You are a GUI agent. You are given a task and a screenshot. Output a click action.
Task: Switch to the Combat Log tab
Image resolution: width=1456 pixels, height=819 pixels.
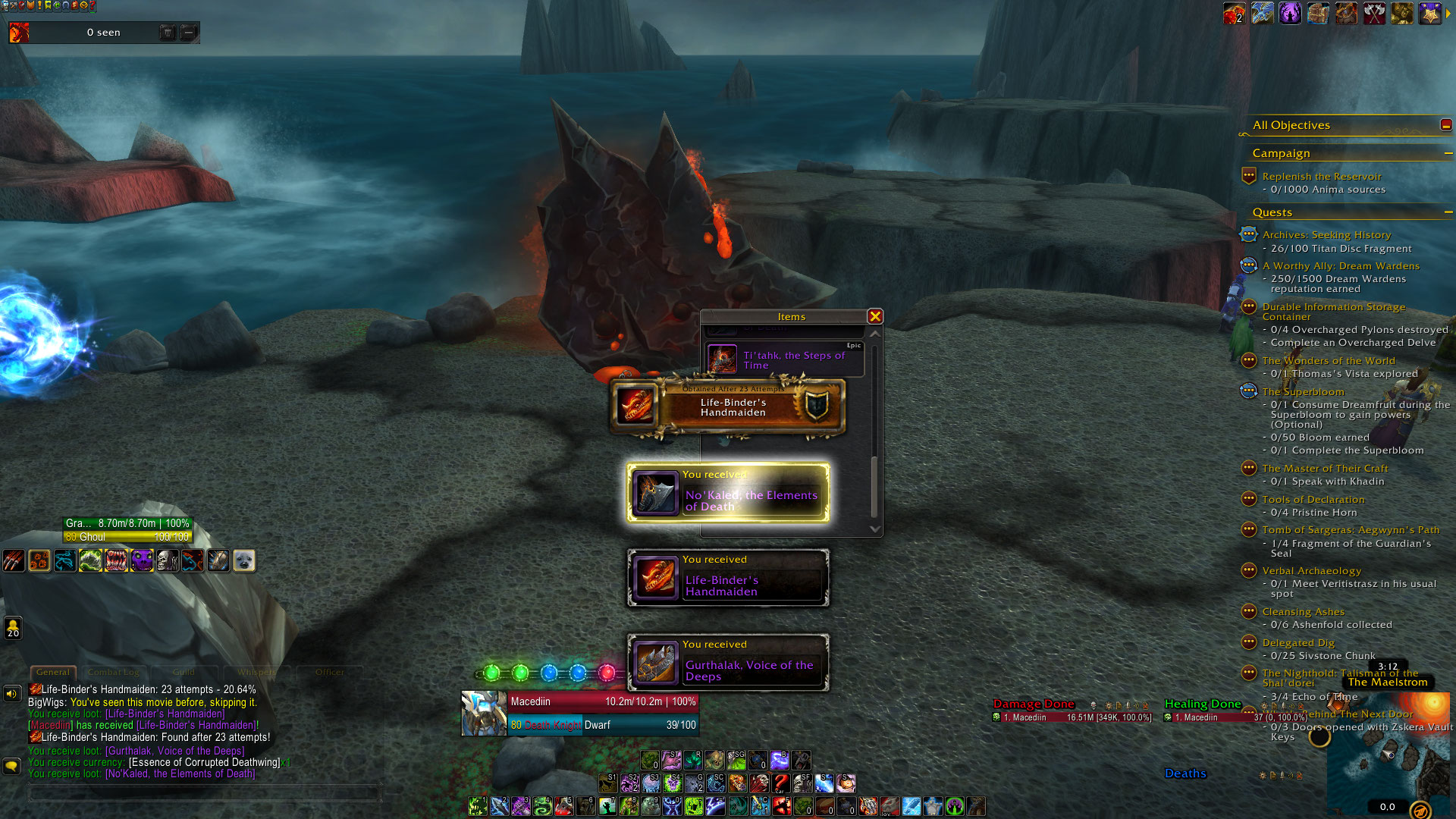pyautogui.click(x=114, y=673)
